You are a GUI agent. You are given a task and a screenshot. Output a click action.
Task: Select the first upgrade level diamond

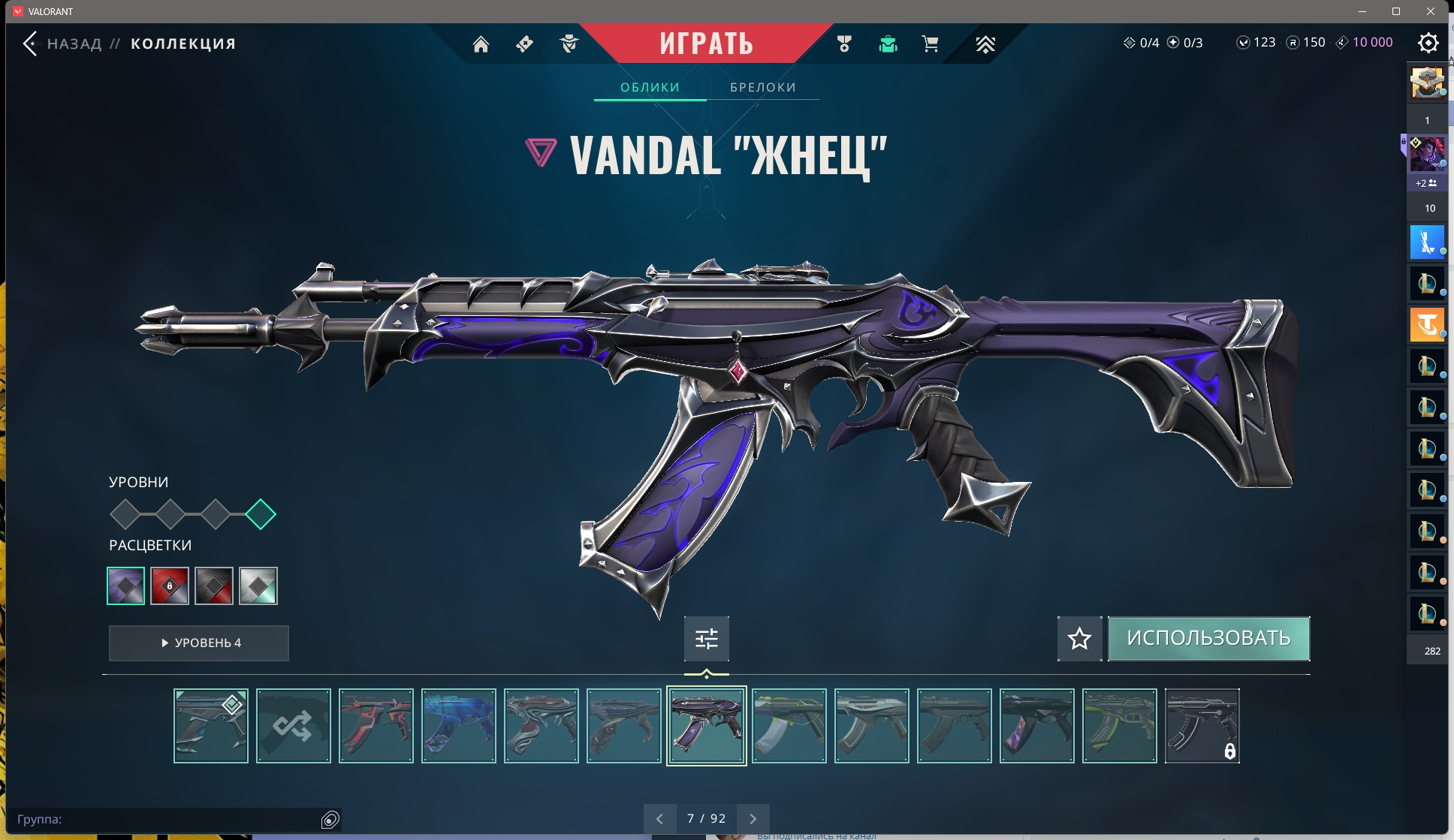point(125,514)
